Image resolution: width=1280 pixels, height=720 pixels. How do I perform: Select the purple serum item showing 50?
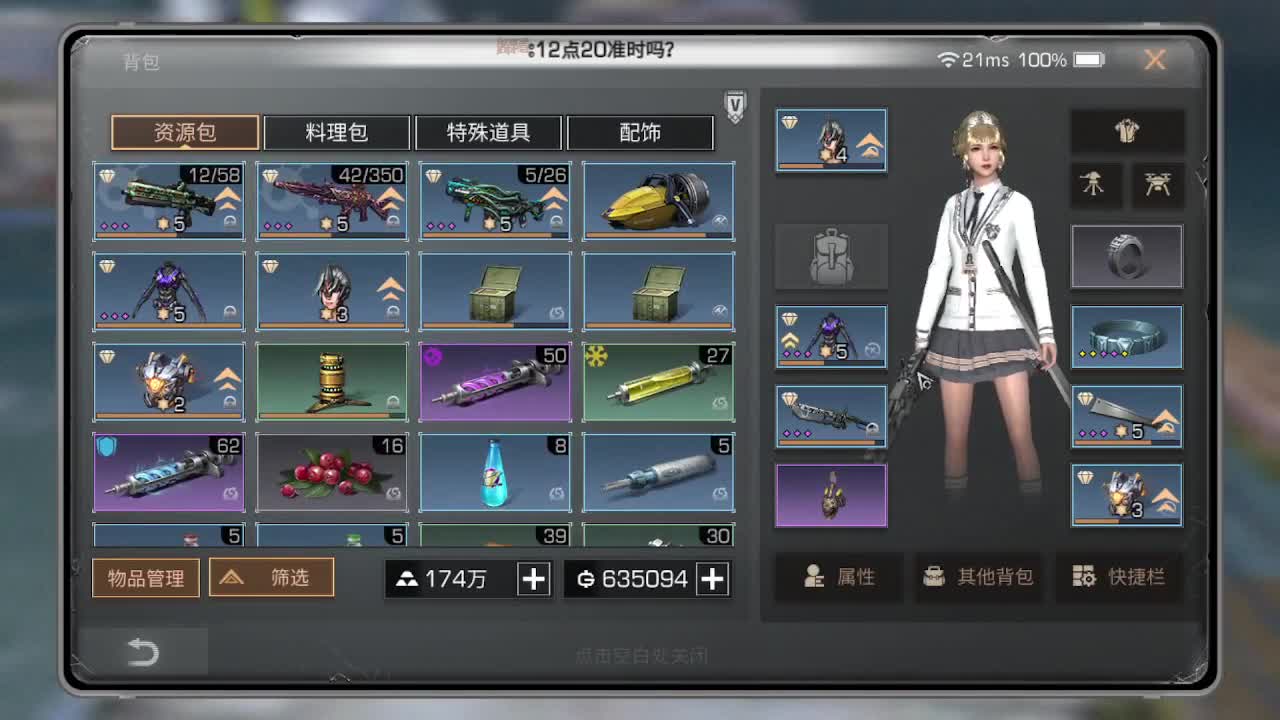coord(494,381)
